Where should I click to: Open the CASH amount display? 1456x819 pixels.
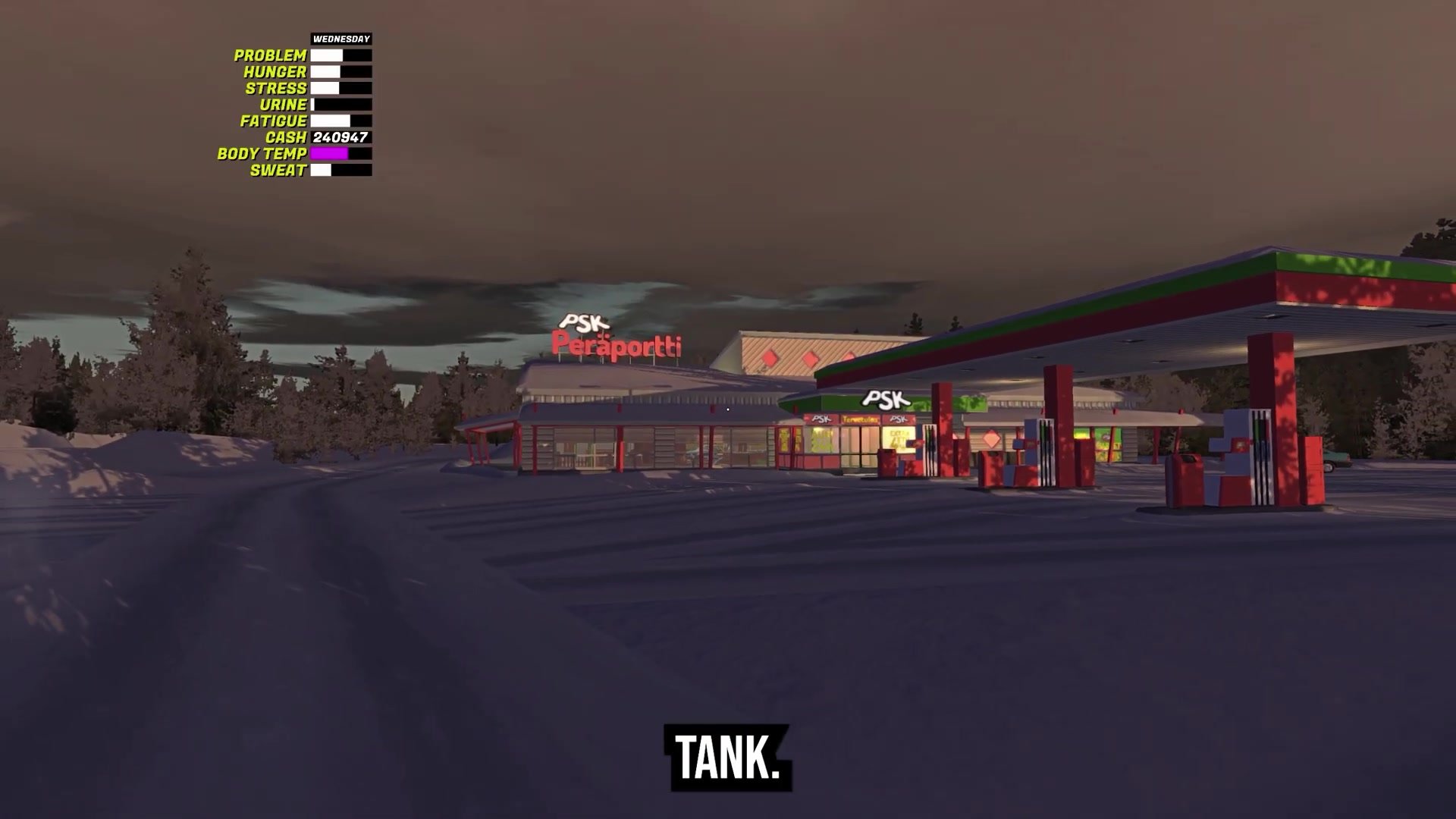click(x=340, y=137)
